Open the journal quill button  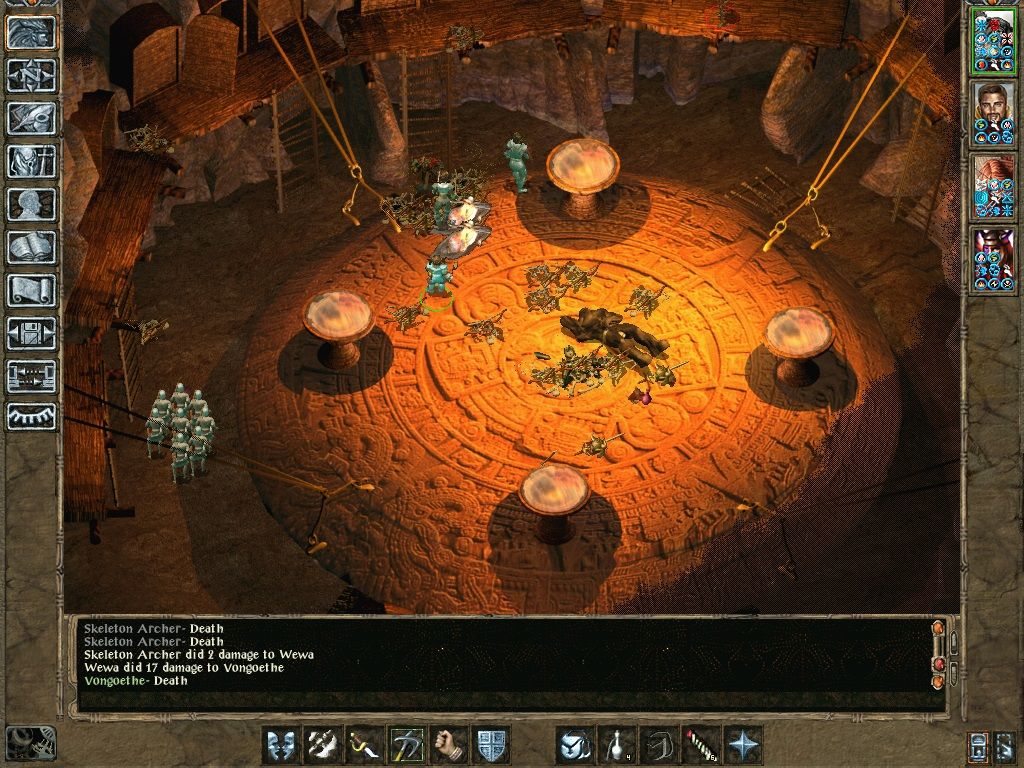point(31,118)
